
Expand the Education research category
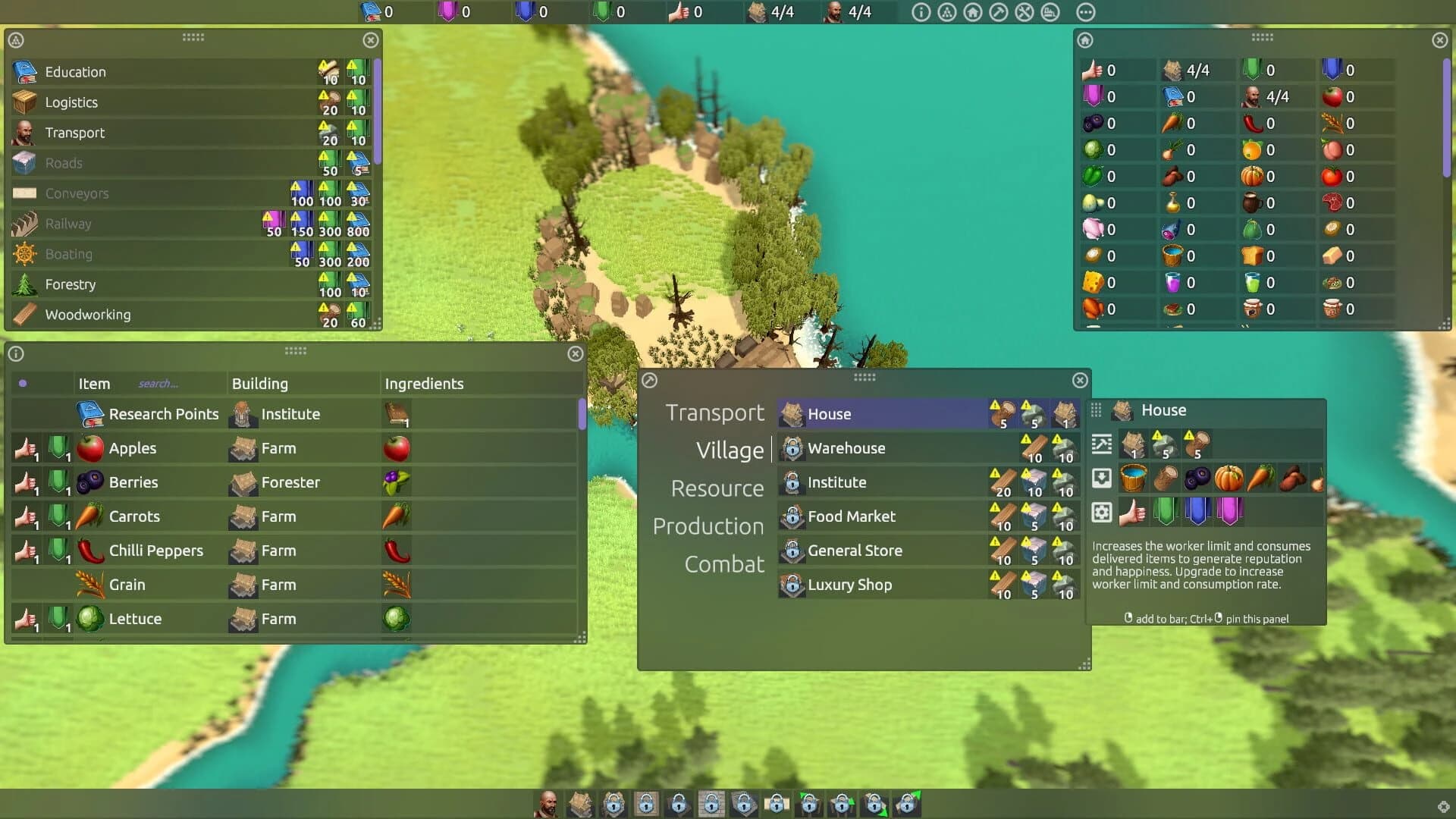(x=76, y=72)
